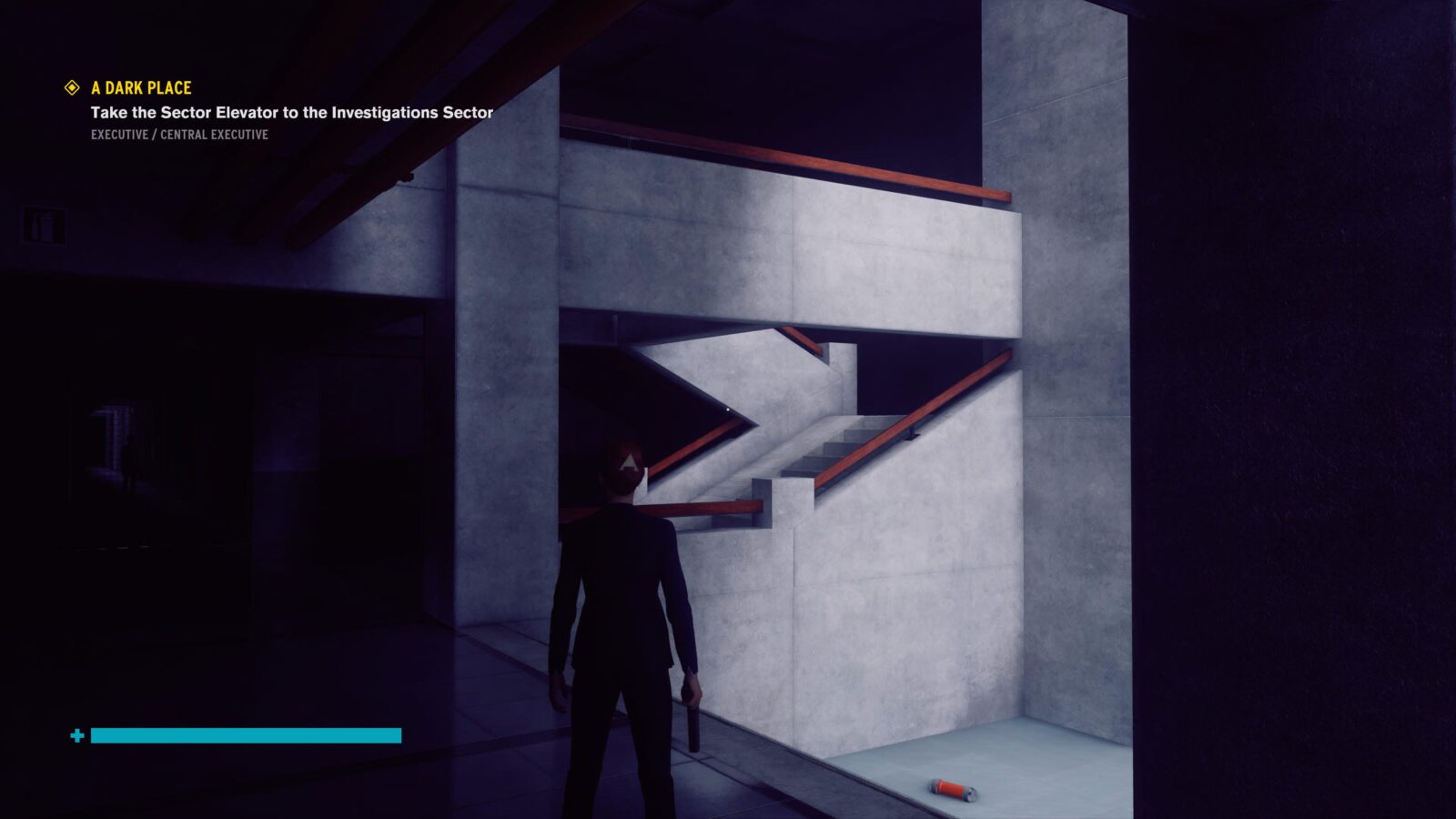
Task: Click the Service Weapon in Jesse's hand
Action: coord(693,722)
